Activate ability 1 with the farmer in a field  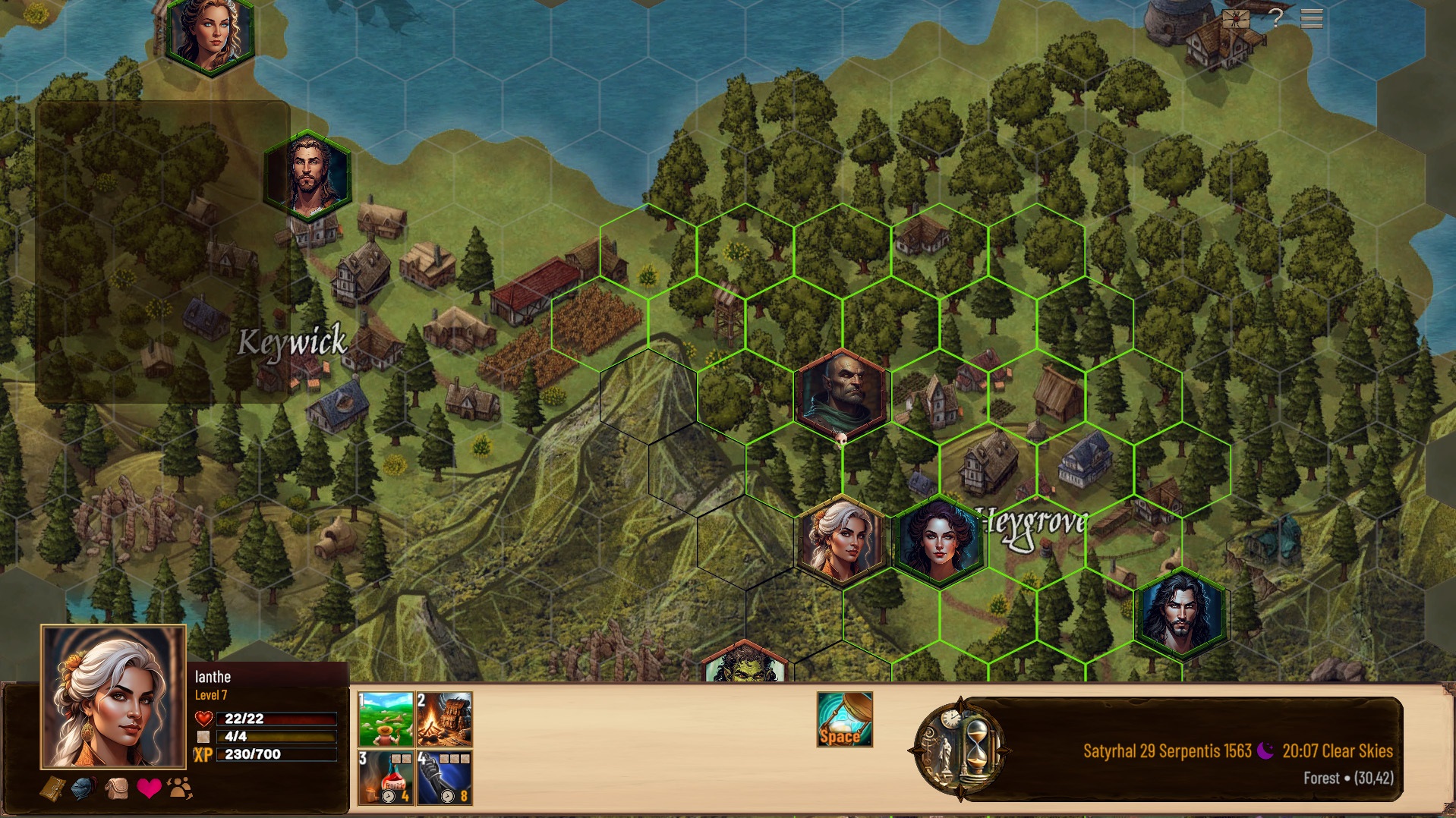[x=386, y=719]
